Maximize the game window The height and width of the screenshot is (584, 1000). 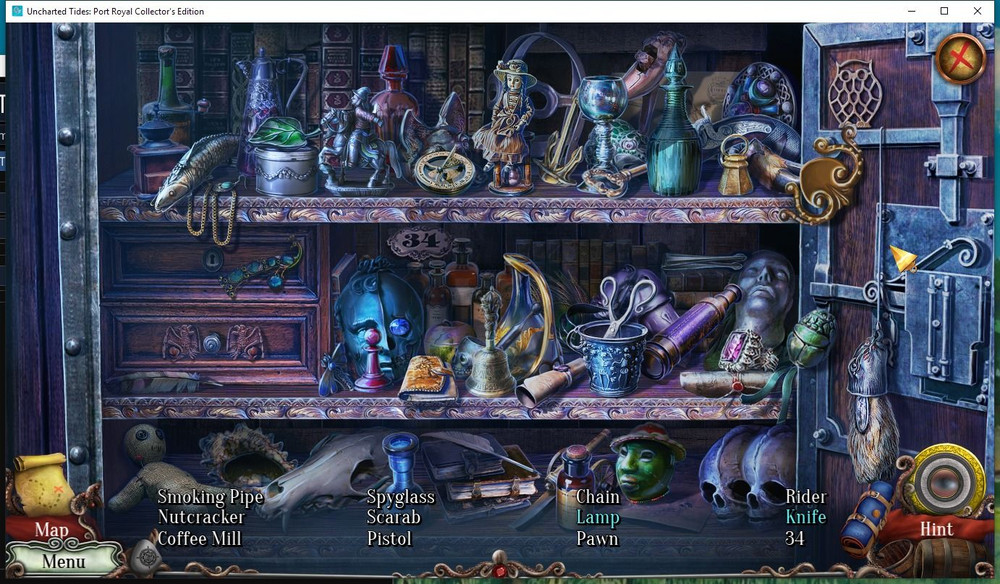click(x=944, y=11)
